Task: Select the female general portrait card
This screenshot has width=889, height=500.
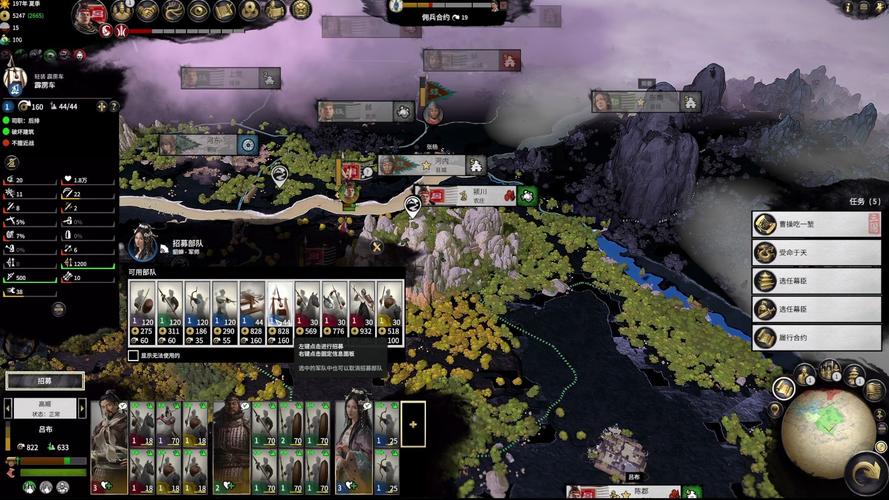Action: click(353, 442)
